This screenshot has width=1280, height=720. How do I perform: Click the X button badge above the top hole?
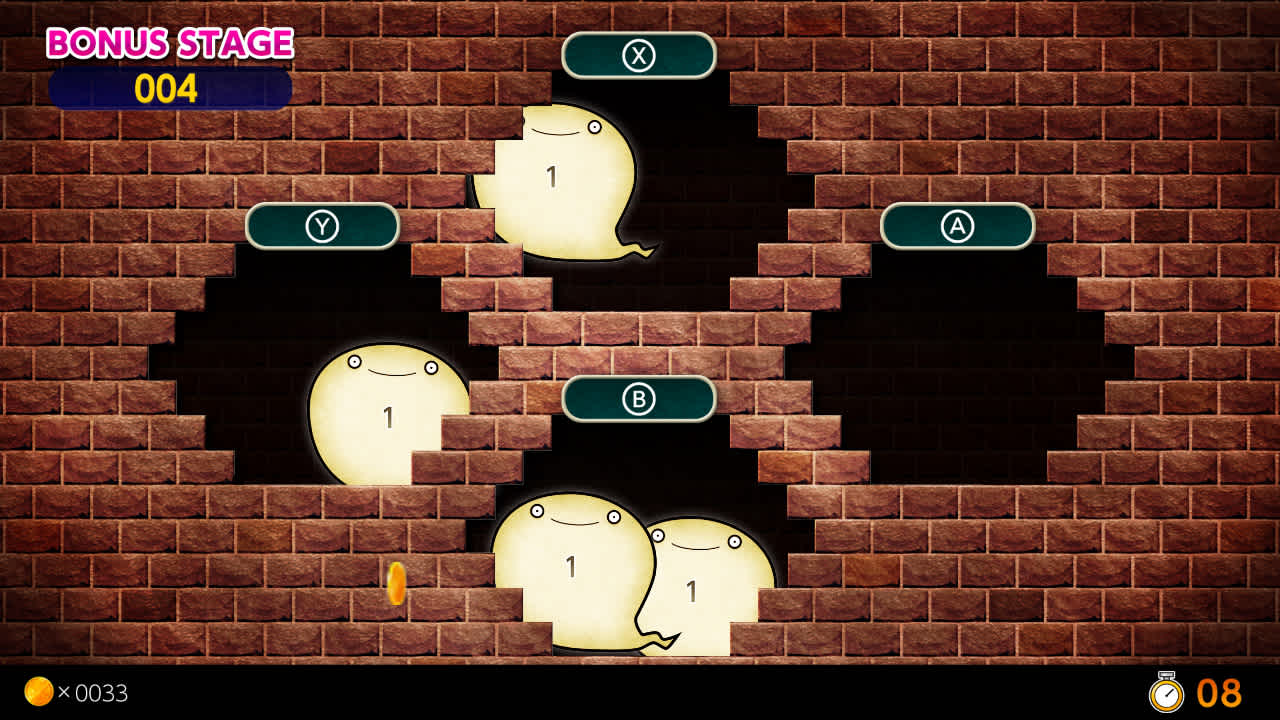pyautogui.click(x=638, y=55)
